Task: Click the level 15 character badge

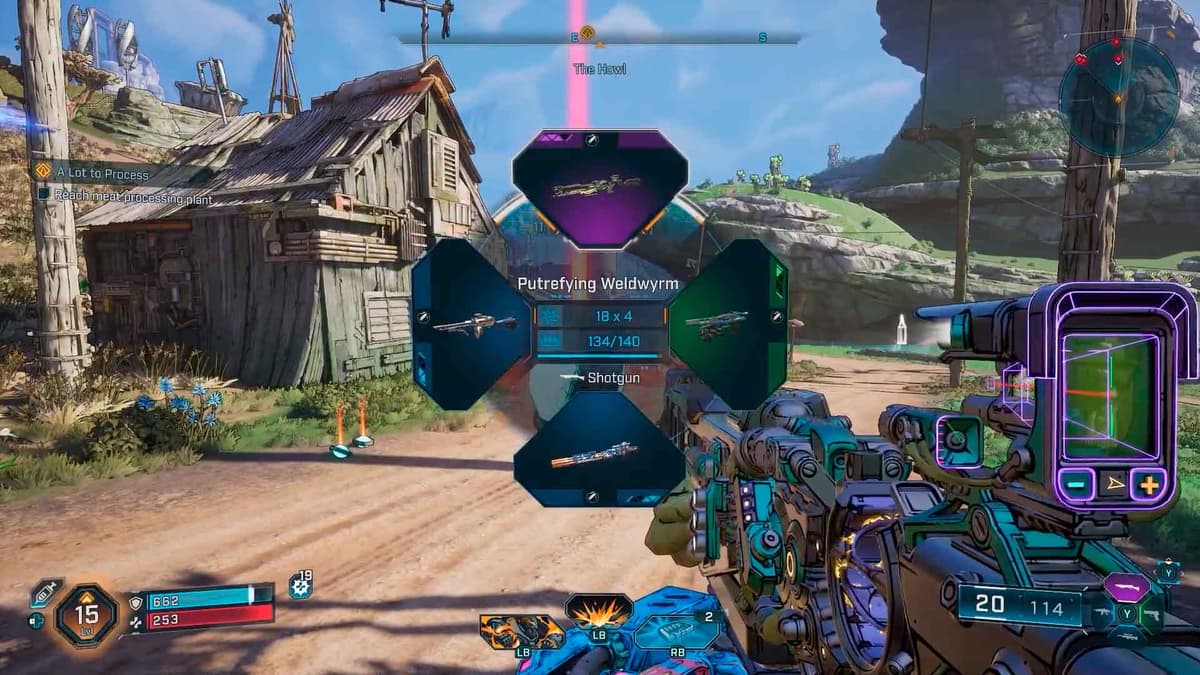Action: coord(88,614)
